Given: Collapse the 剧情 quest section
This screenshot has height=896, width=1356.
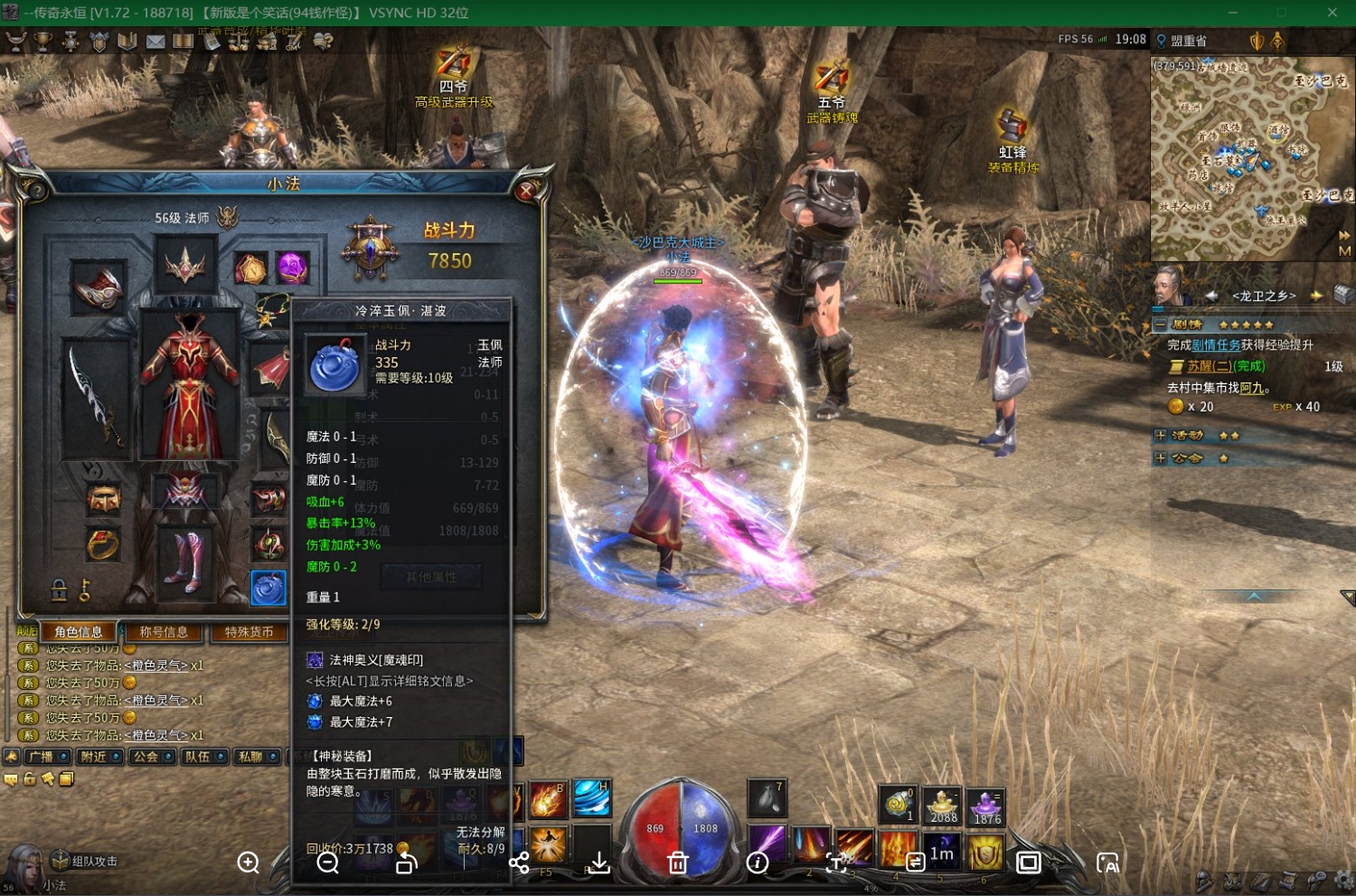Looking at the screenshot, I should tap(1160, 325).
